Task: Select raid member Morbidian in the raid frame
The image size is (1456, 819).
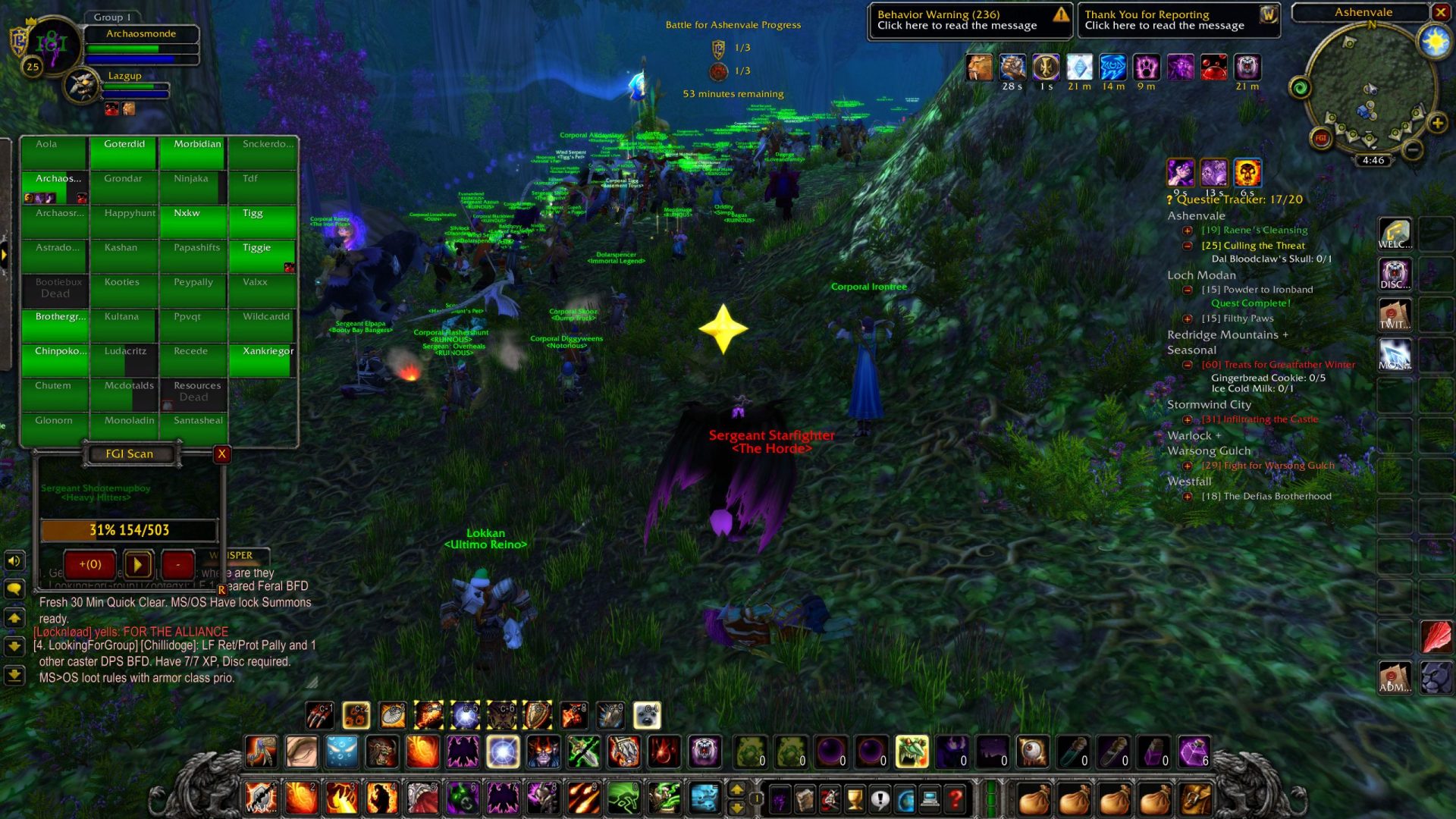Action: coord(193,152)
